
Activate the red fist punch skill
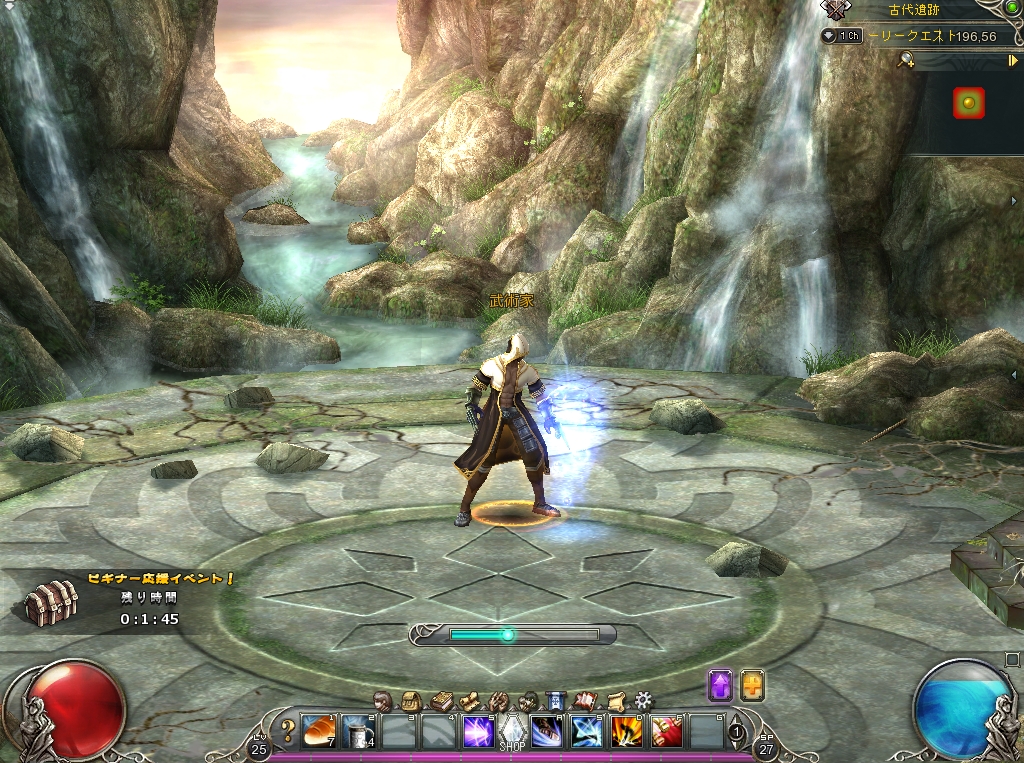[x=665, y=731]
